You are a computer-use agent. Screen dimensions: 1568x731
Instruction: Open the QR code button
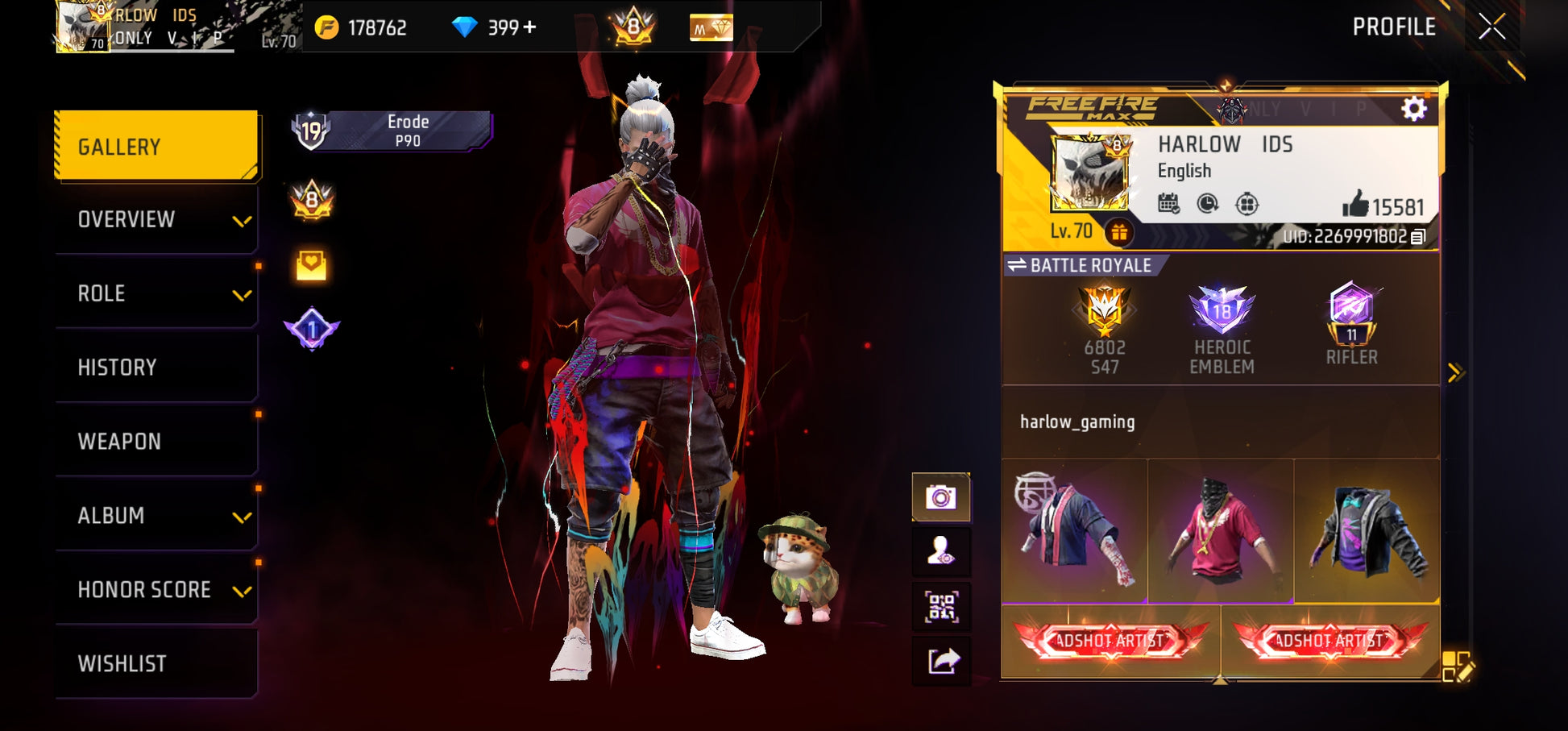pyautogui.click(x=940, y=607)
